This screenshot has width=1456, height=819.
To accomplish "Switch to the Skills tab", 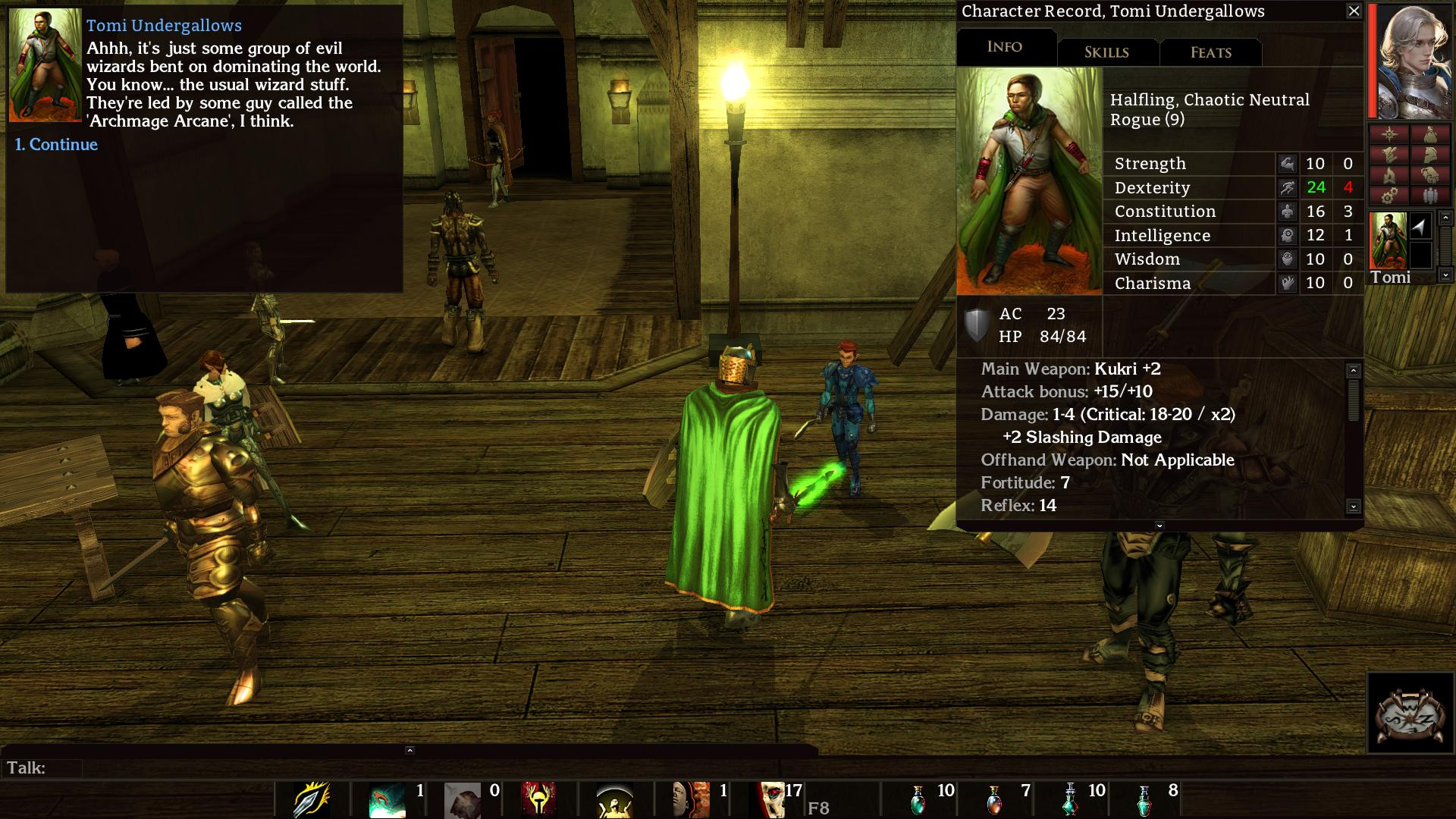I will 1106,52.
